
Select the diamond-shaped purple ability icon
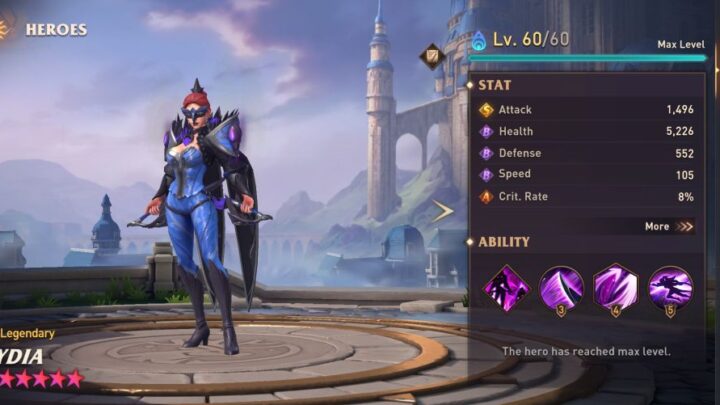pos(507,288)
